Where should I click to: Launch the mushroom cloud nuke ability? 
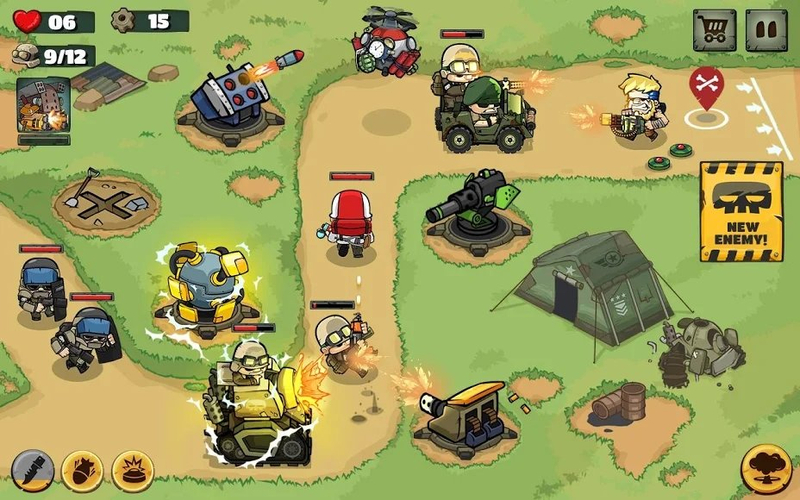pyautogui.click(x=767, y=468)
